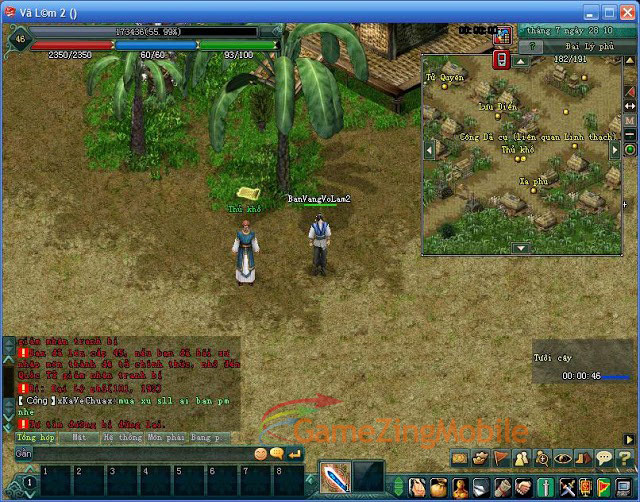
Task: Click the green circle minimap button
Action: [x=630, y=150]
